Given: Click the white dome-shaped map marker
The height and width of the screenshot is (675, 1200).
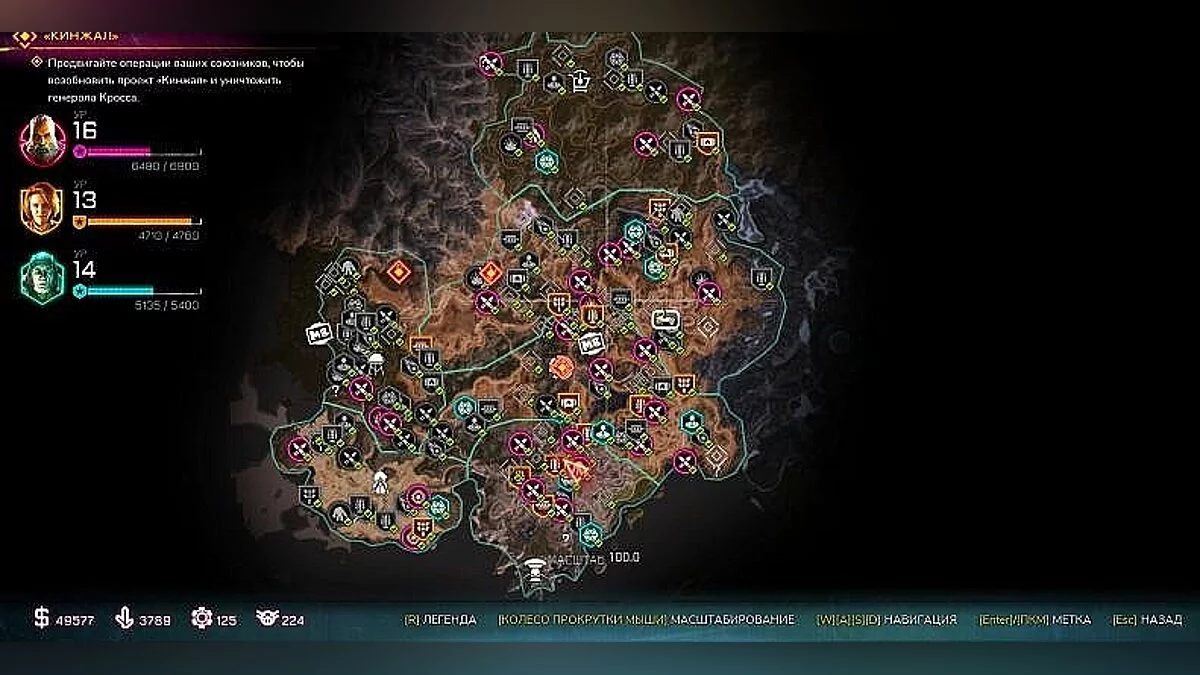Looking at the screenshot, I should pyautogui.click(x=376, y=361).
